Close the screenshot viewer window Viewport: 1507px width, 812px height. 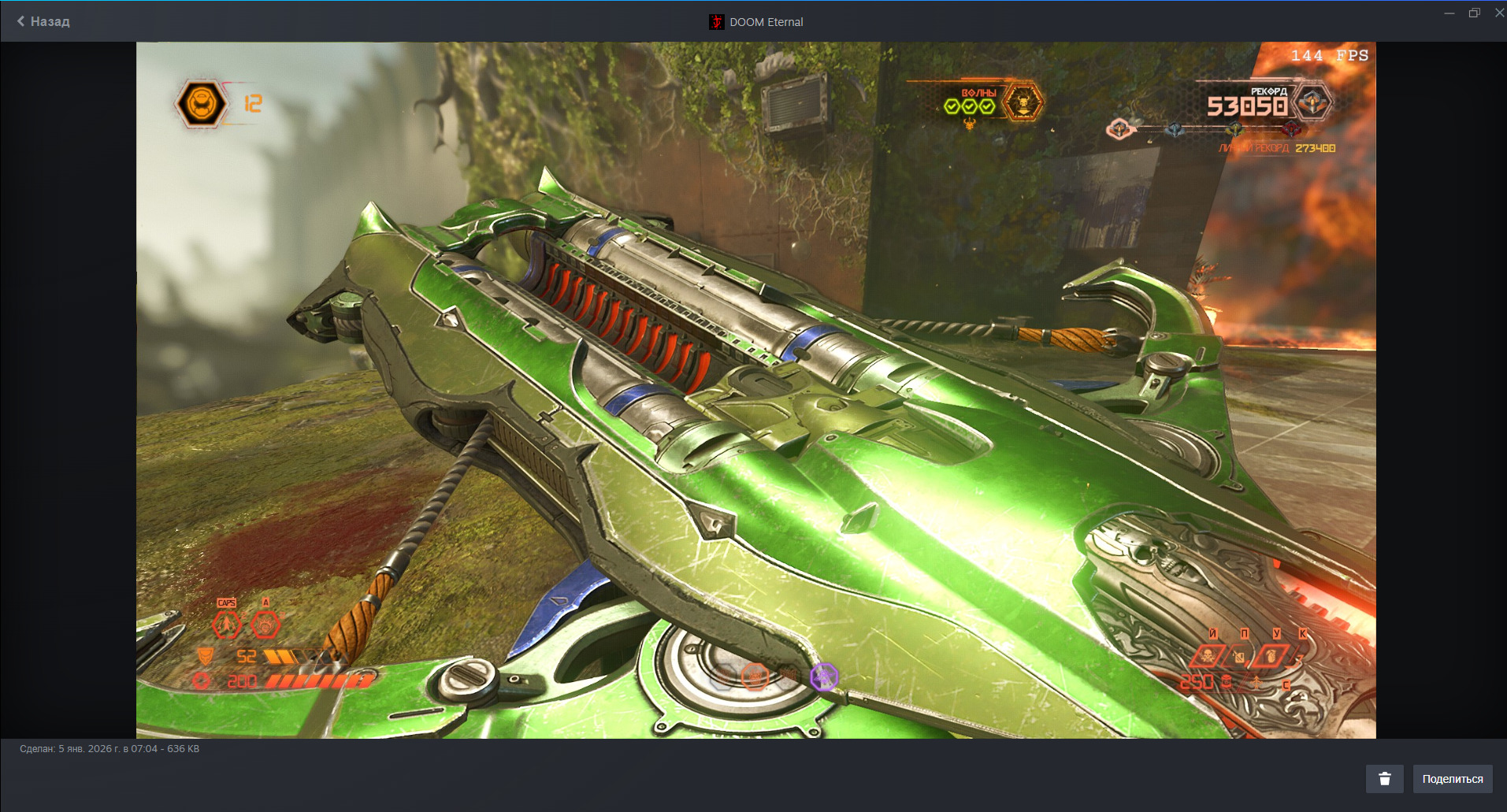pyautogui.click(x=1498, y=13)
